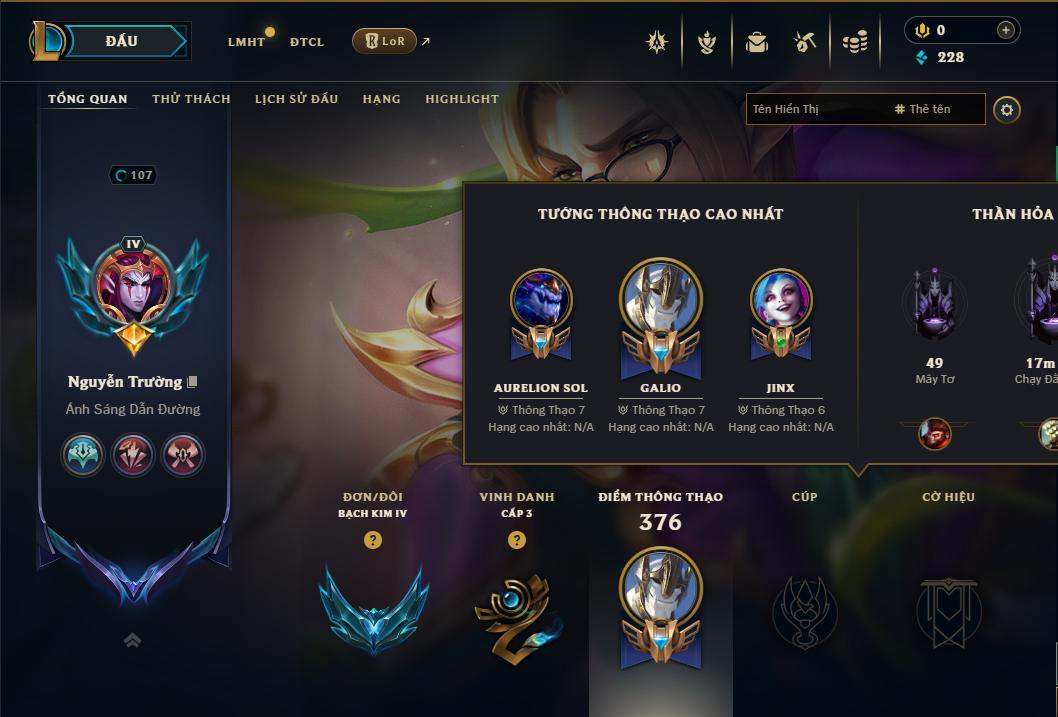
Task: Select the Aurelion Sol mastery champion
Action: (541, 312)
